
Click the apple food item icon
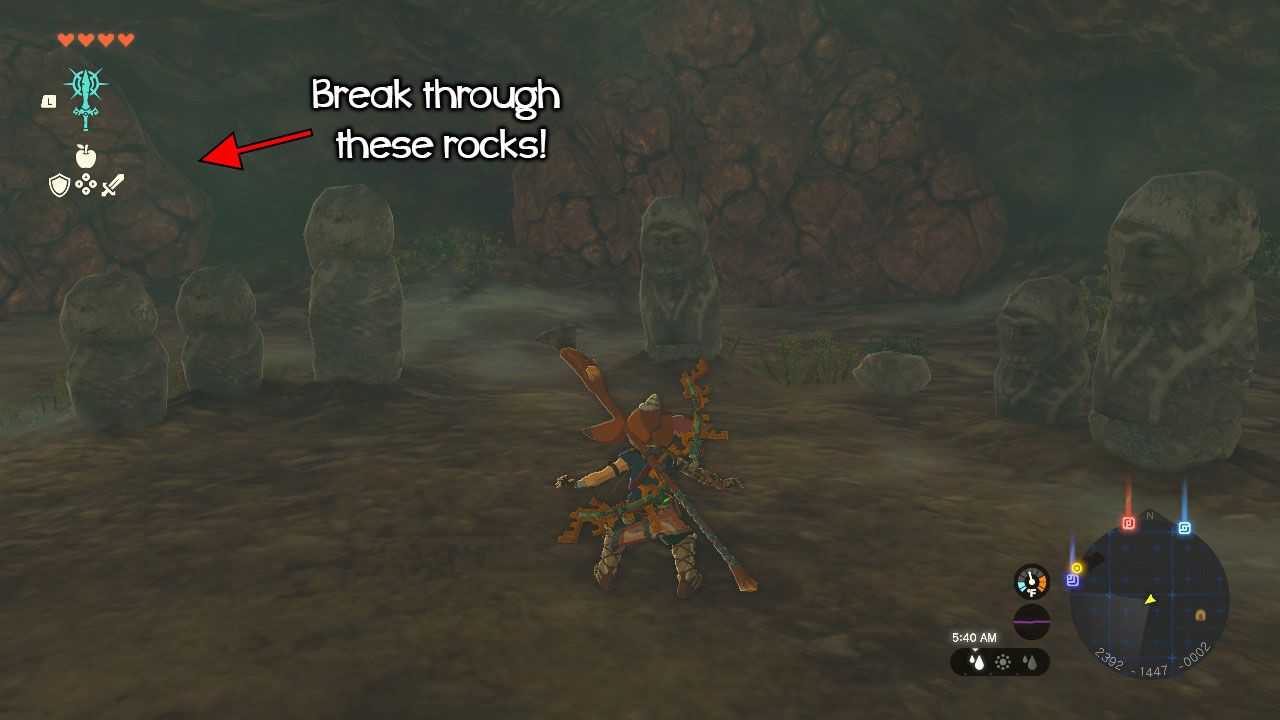(86, 155)
